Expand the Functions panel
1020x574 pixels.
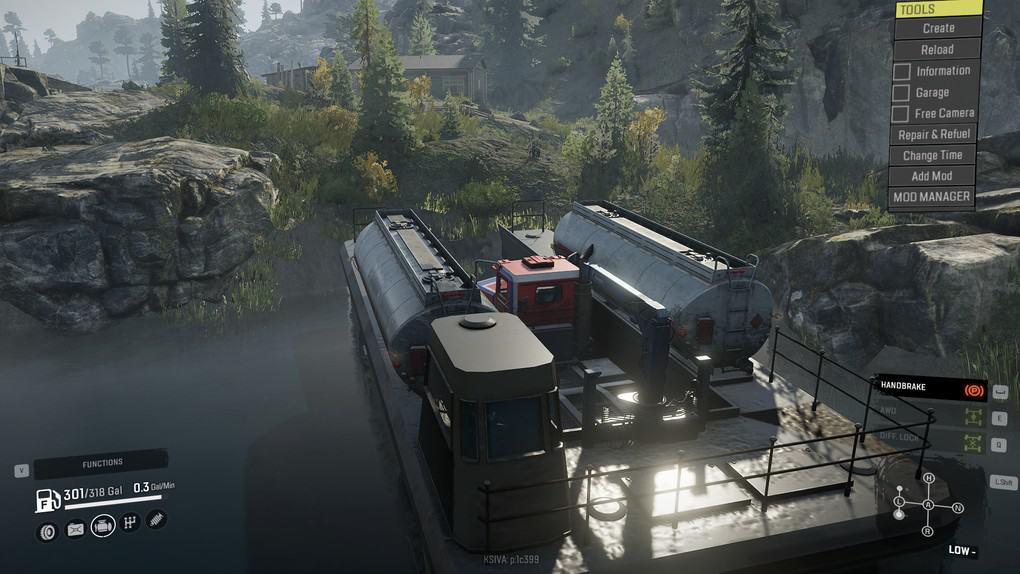[102, 463]
